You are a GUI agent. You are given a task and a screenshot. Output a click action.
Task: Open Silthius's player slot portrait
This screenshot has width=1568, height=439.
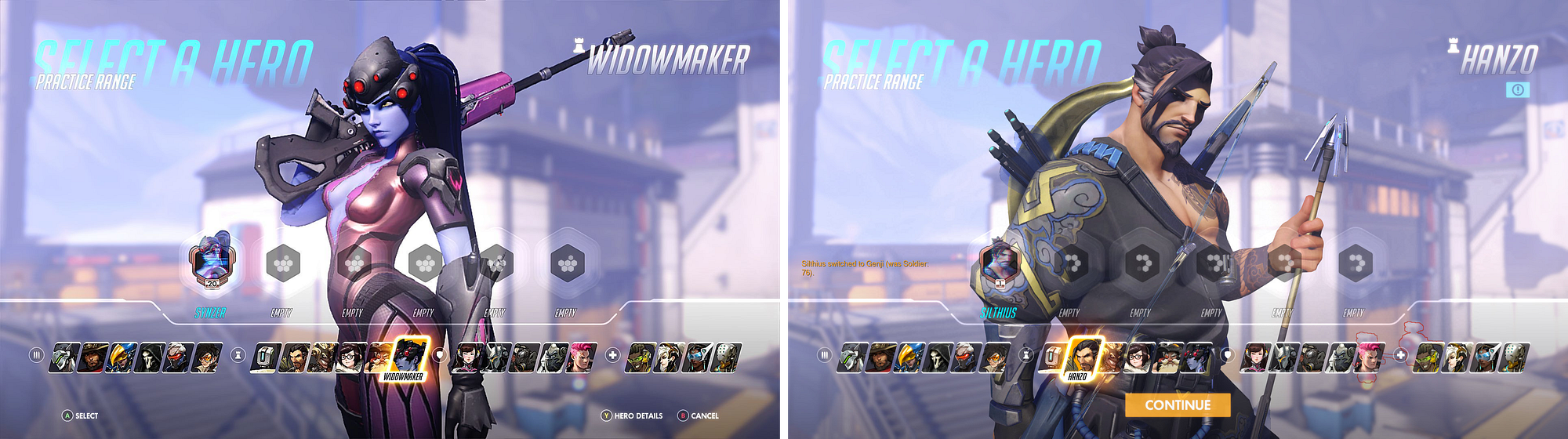coord(1001,262)
